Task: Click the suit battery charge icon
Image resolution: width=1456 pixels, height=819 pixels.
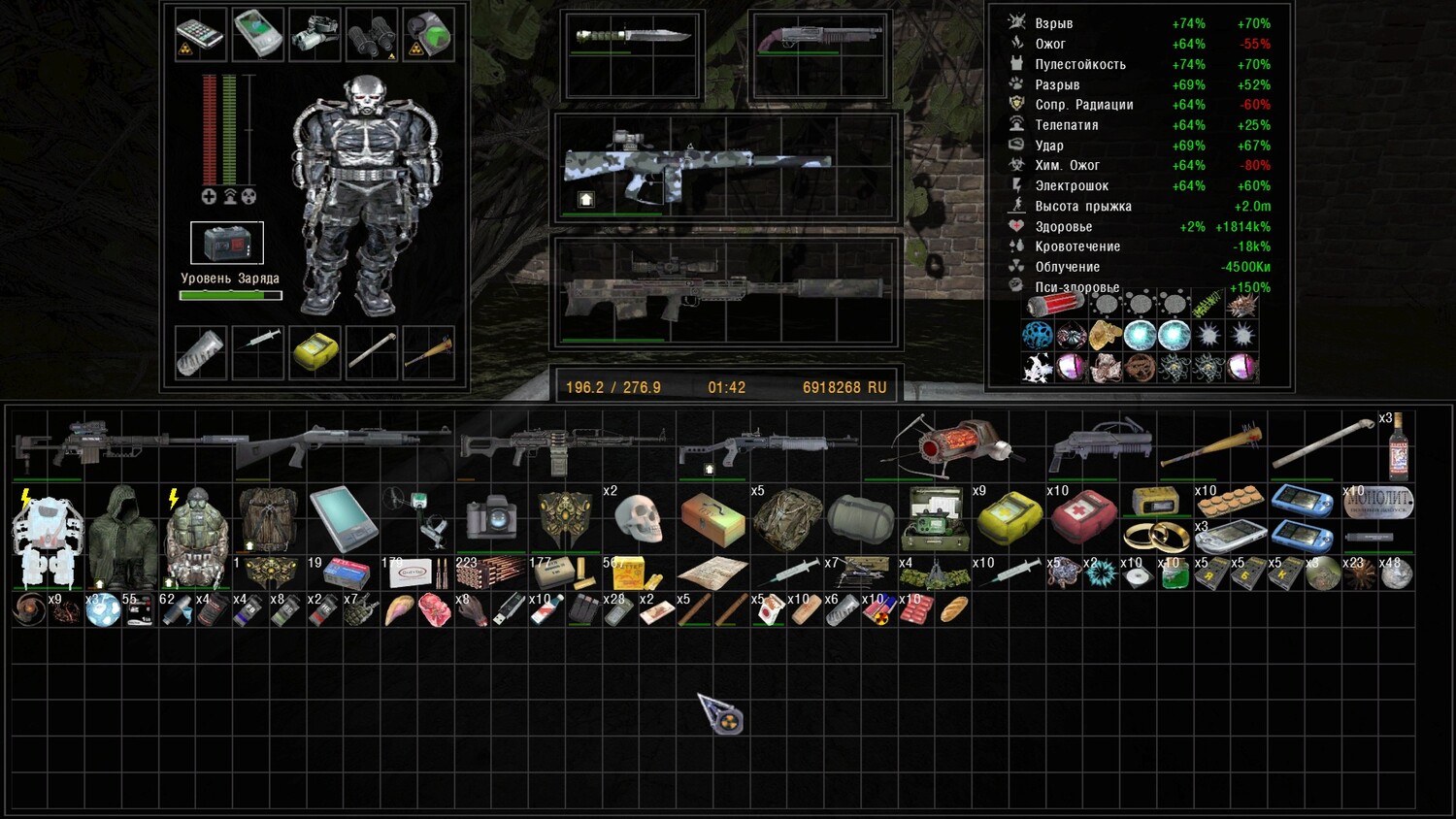Action: point(226,243)
